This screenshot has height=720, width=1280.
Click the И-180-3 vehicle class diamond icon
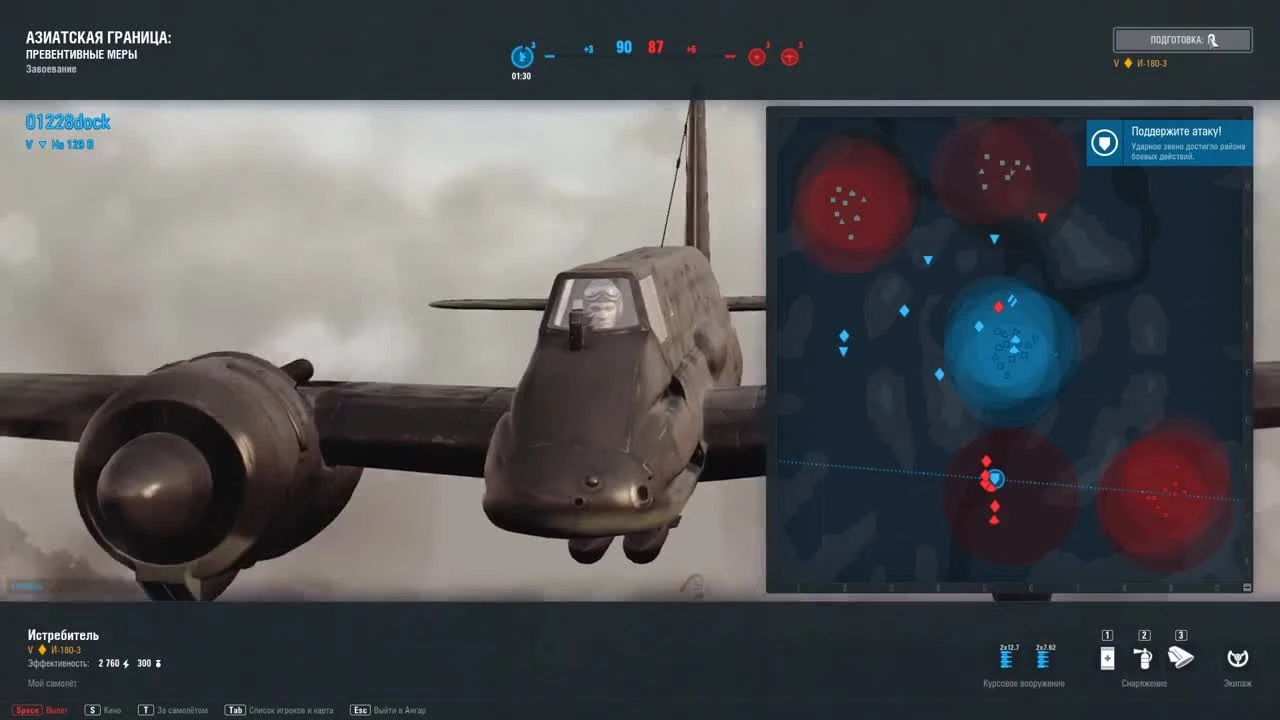point(1127,62)
